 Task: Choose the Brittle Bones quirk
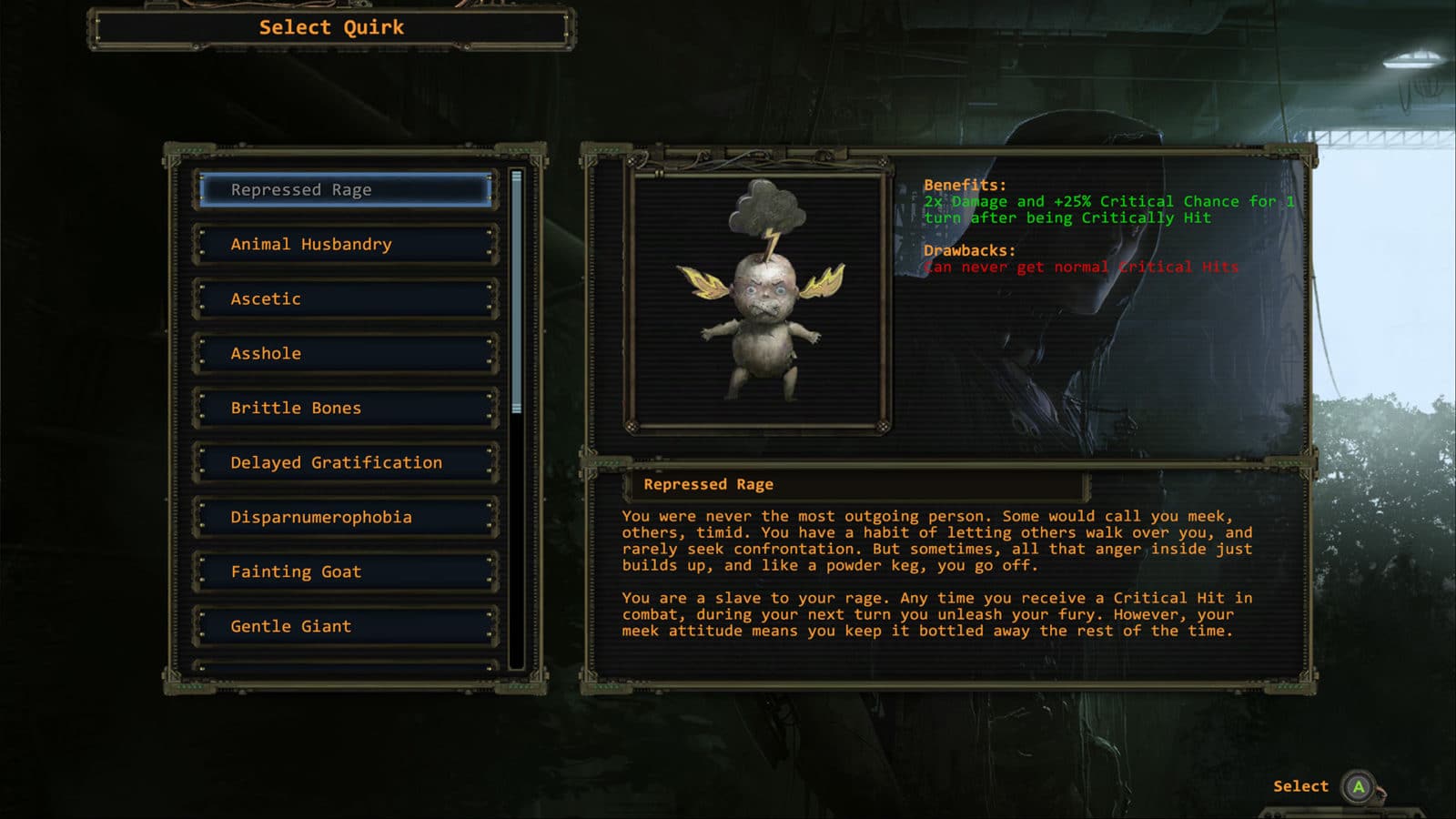pyautogui.click(x=346, y=409)
